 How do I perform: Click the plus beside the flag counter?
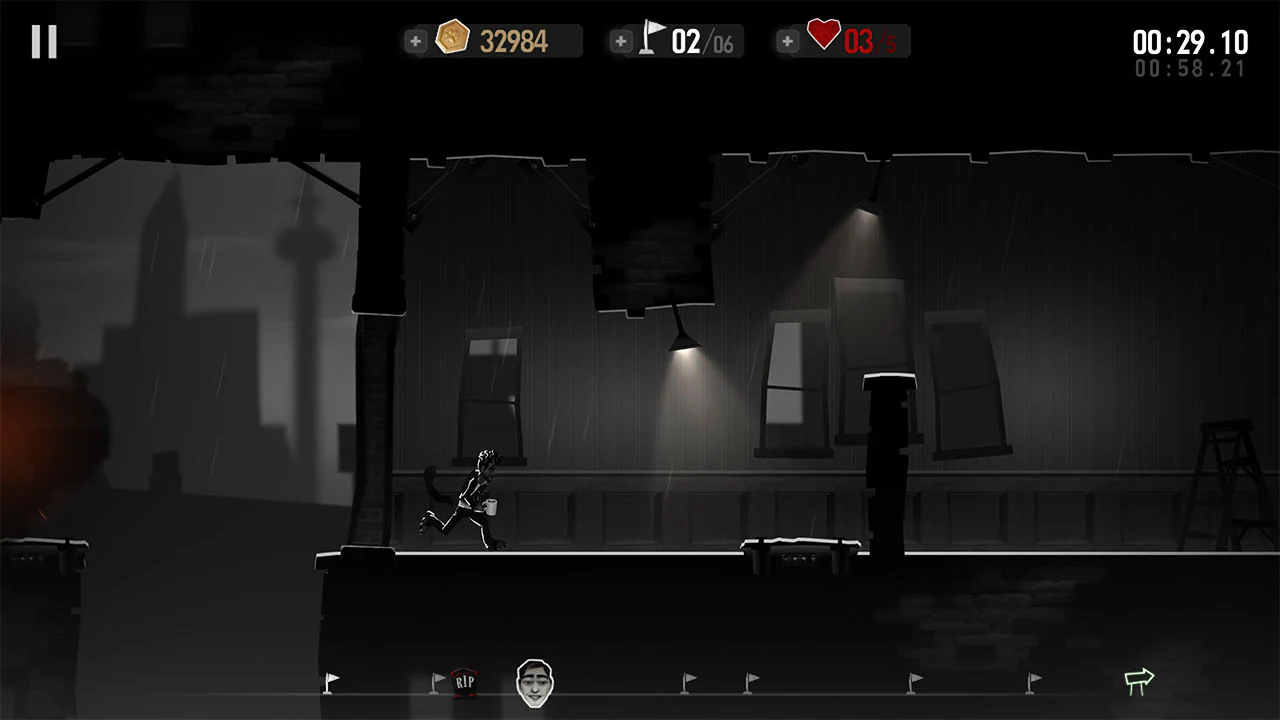click(x=621, y=41)
